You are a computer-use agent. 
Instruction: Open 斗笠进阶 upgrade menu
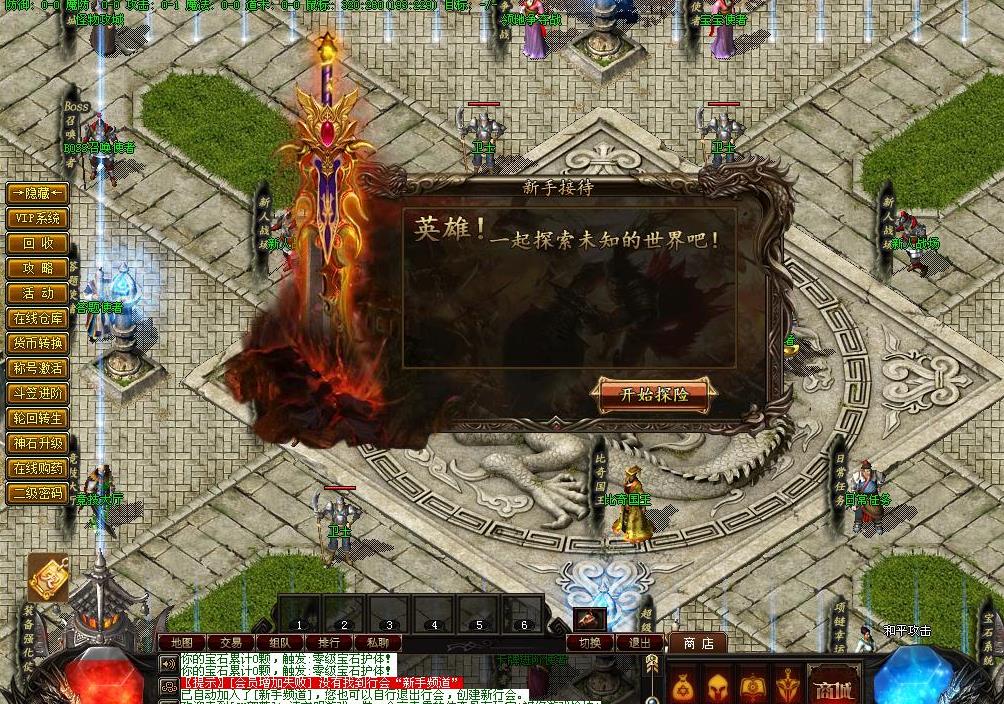(x=38, y=393)
